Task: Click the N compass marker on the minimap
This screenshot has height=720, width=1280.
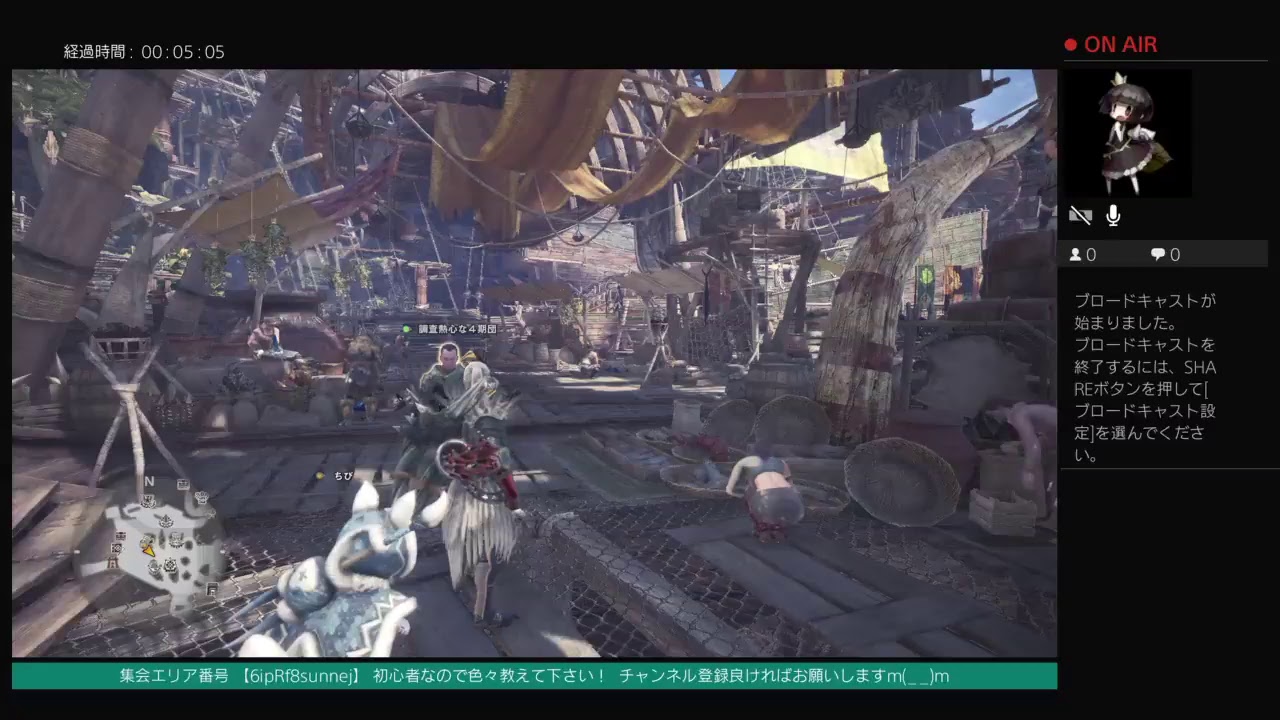Action: pos(148,481)
